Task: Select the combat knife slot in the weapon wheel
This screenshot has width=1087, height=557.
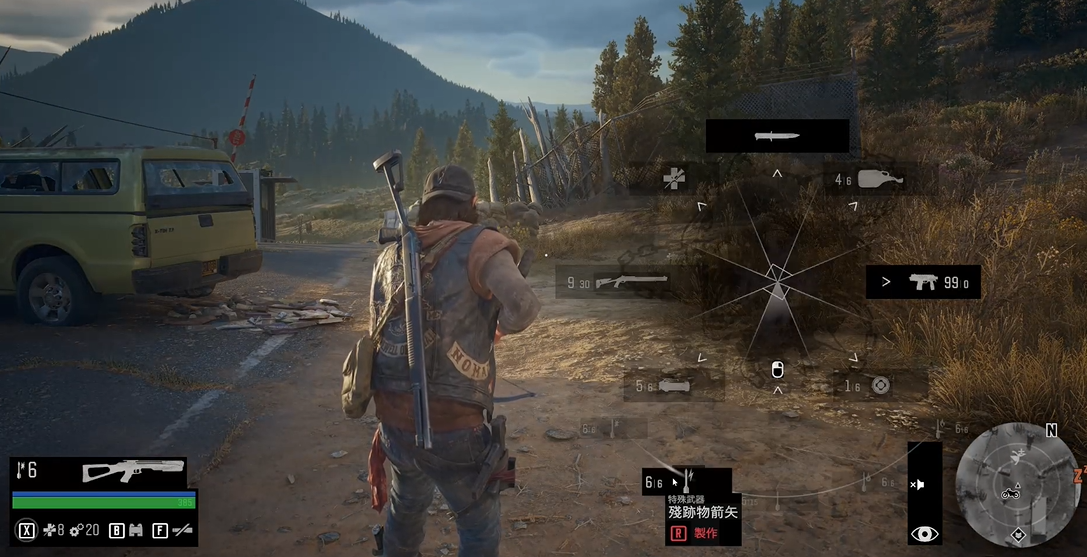Action: coord(777,136)
